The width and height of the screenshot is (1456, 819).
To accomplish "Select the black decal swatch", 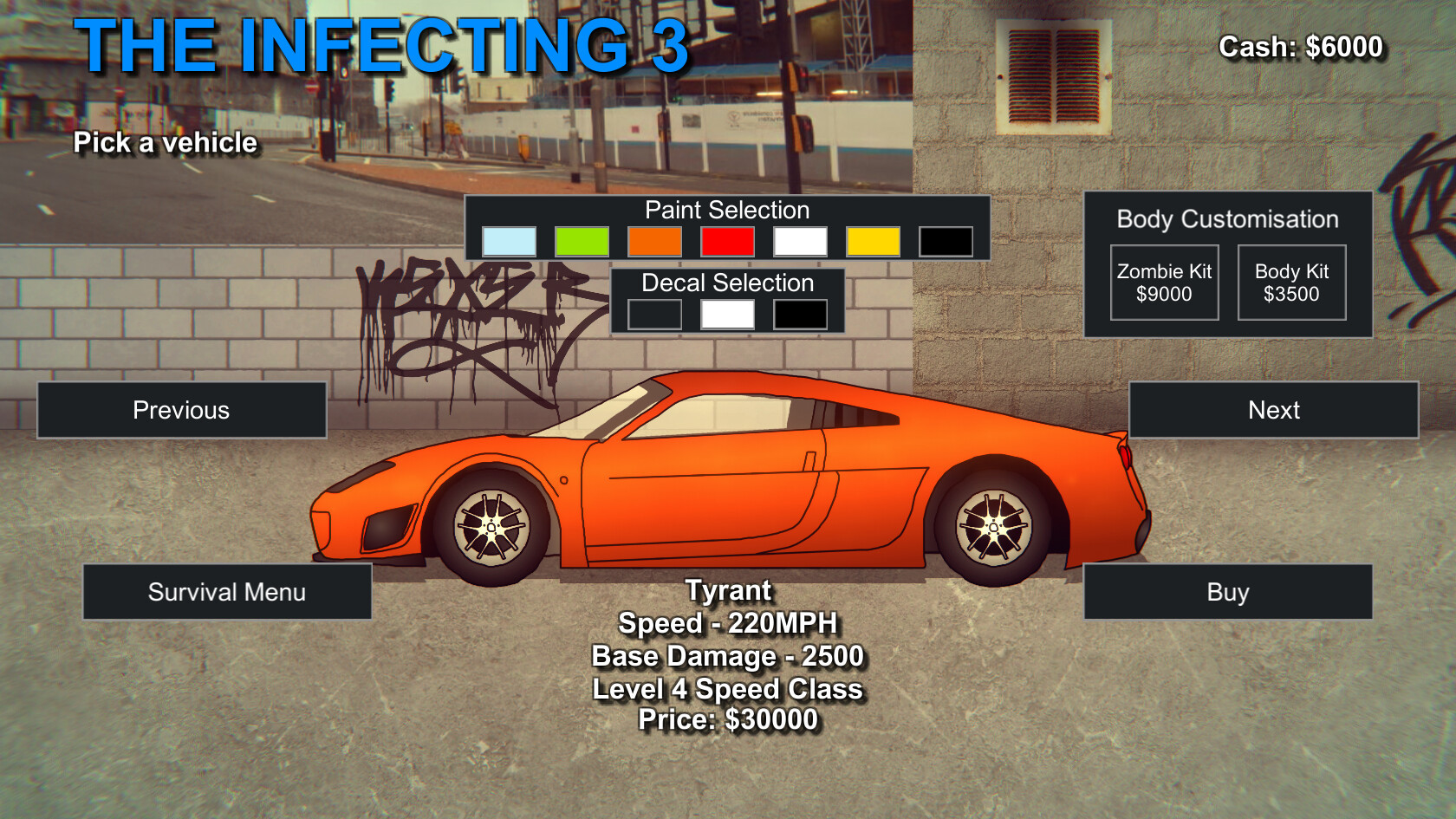I will (800, 314).
